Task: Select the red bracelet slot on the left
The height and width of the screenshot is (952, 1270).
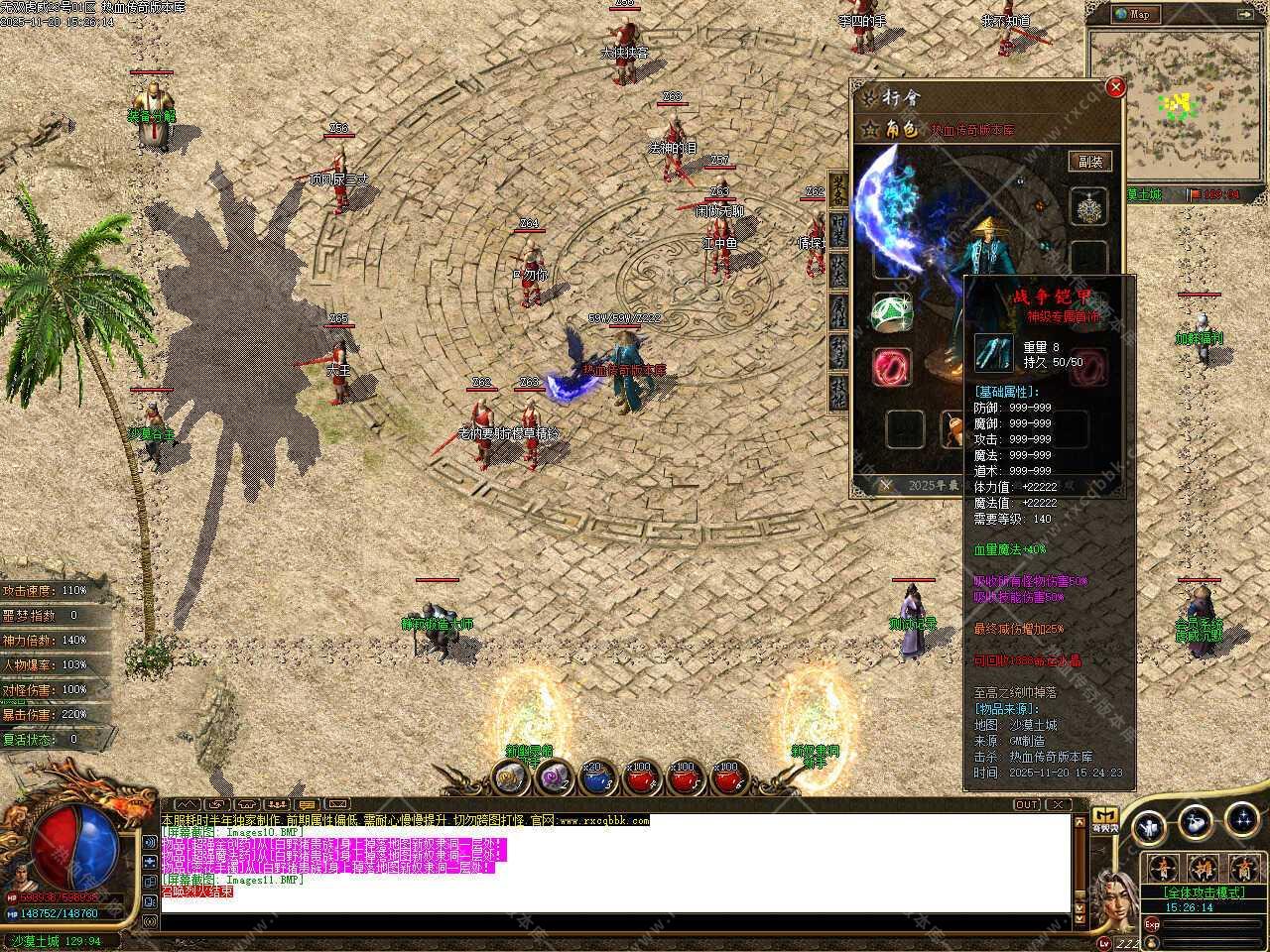Action: click(x=890, y=367)
